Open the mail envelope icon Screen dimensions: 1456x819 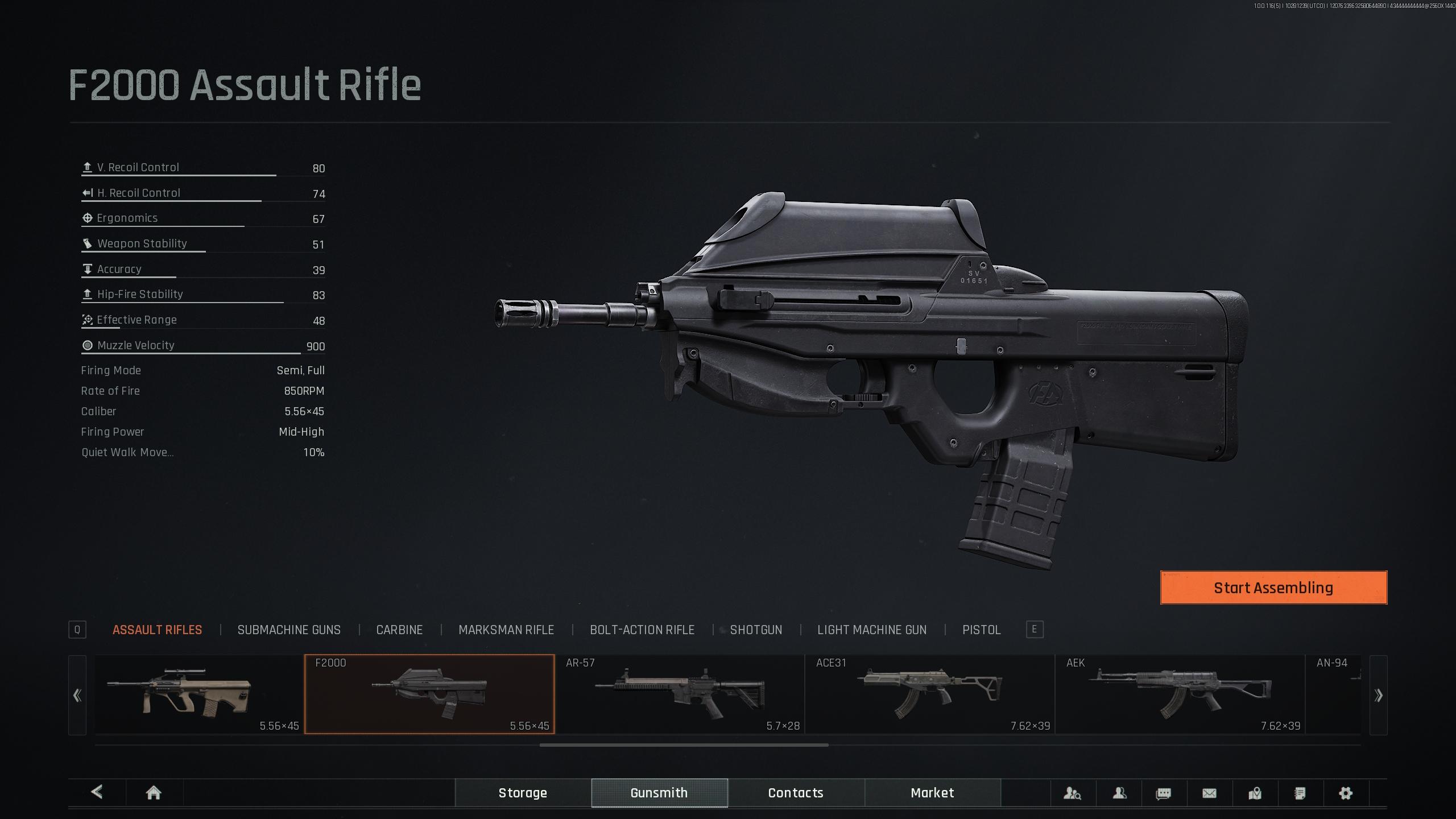(x=1209, y=793)
